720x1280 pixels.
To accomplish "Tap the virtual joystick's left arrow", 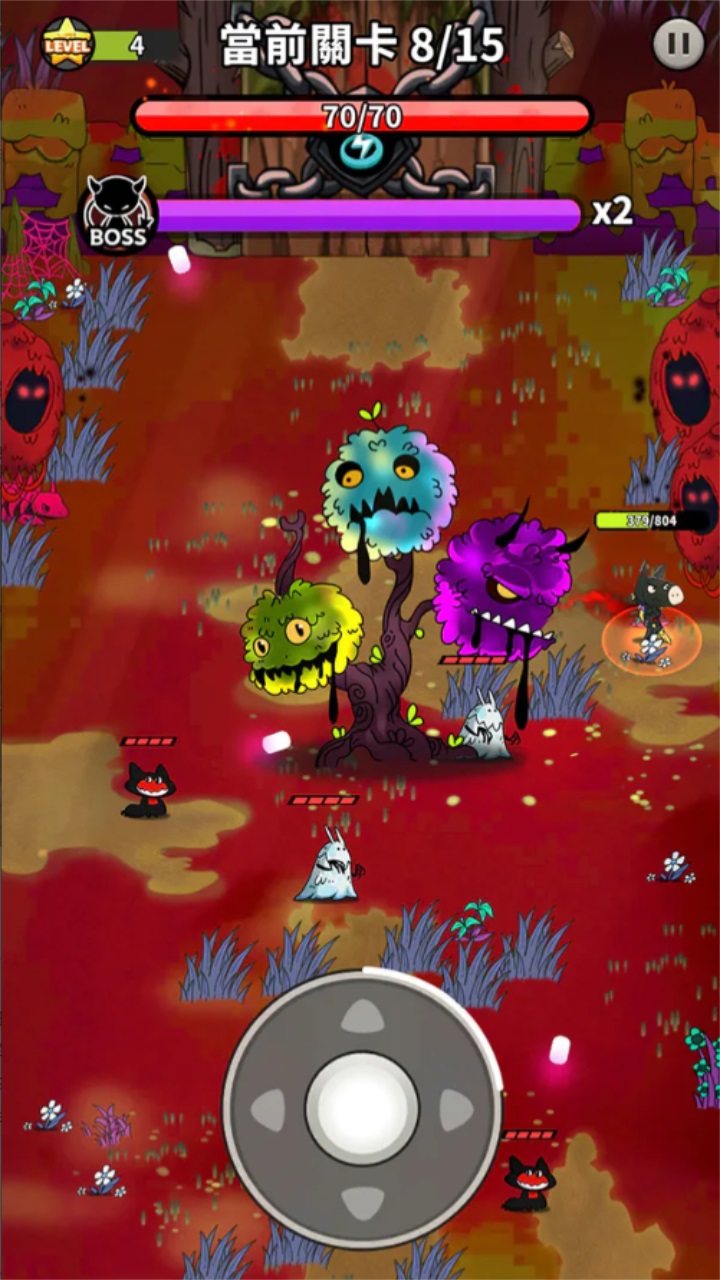I will [x=269, y=1110].
